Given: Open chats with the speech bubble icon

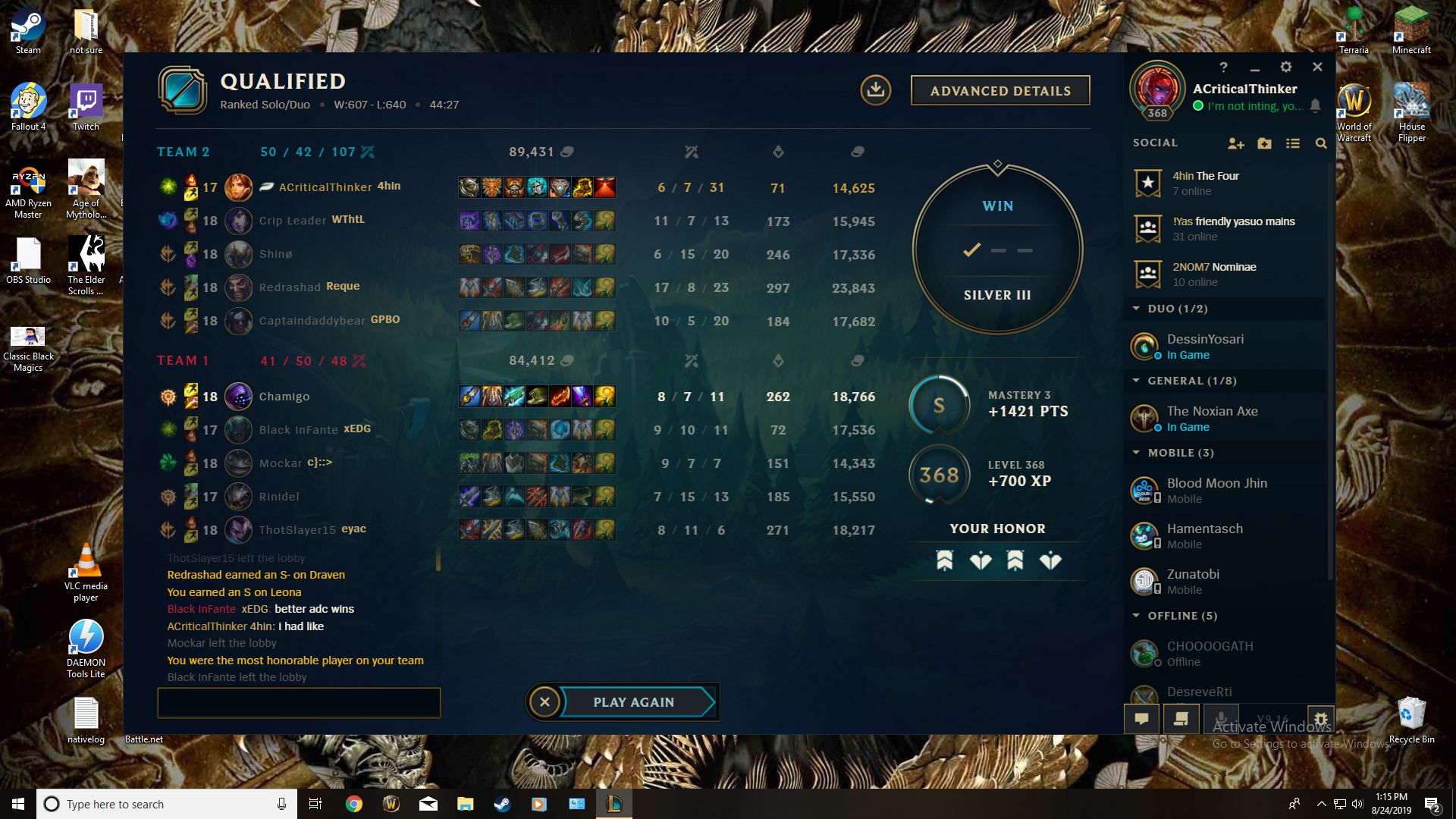Looking at the screenshot, I should click(1142, 718).
